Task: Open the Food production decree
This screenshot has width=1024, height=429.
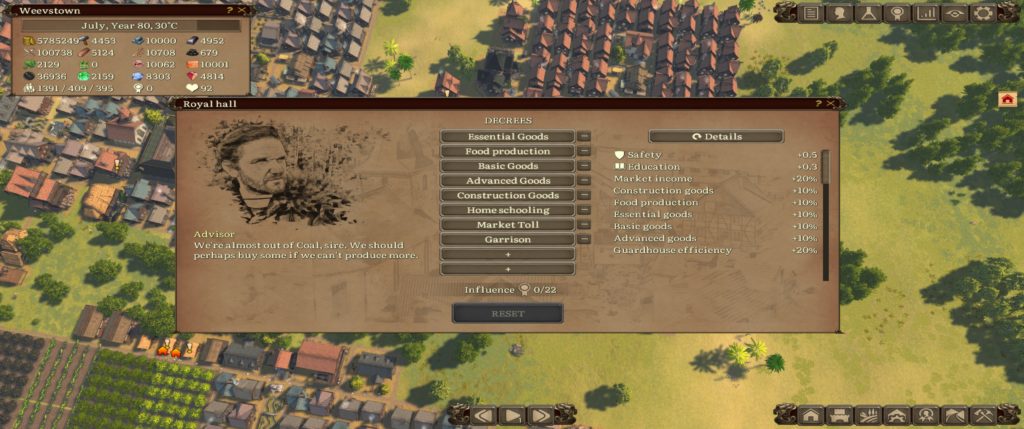Action: [x=507, y=152]
